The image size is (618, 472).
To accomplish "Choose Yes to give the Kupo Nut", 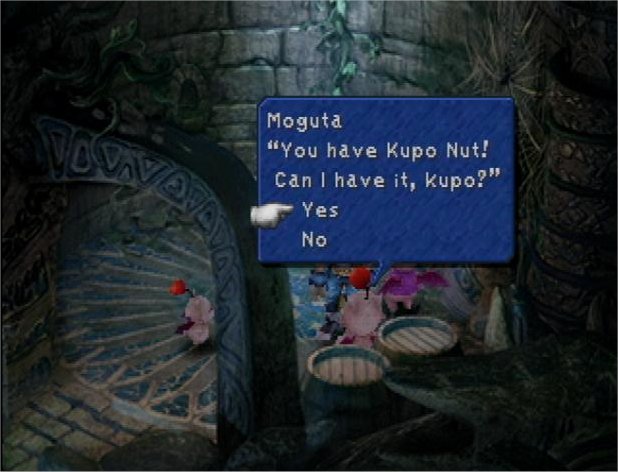I will click(319, 211).
